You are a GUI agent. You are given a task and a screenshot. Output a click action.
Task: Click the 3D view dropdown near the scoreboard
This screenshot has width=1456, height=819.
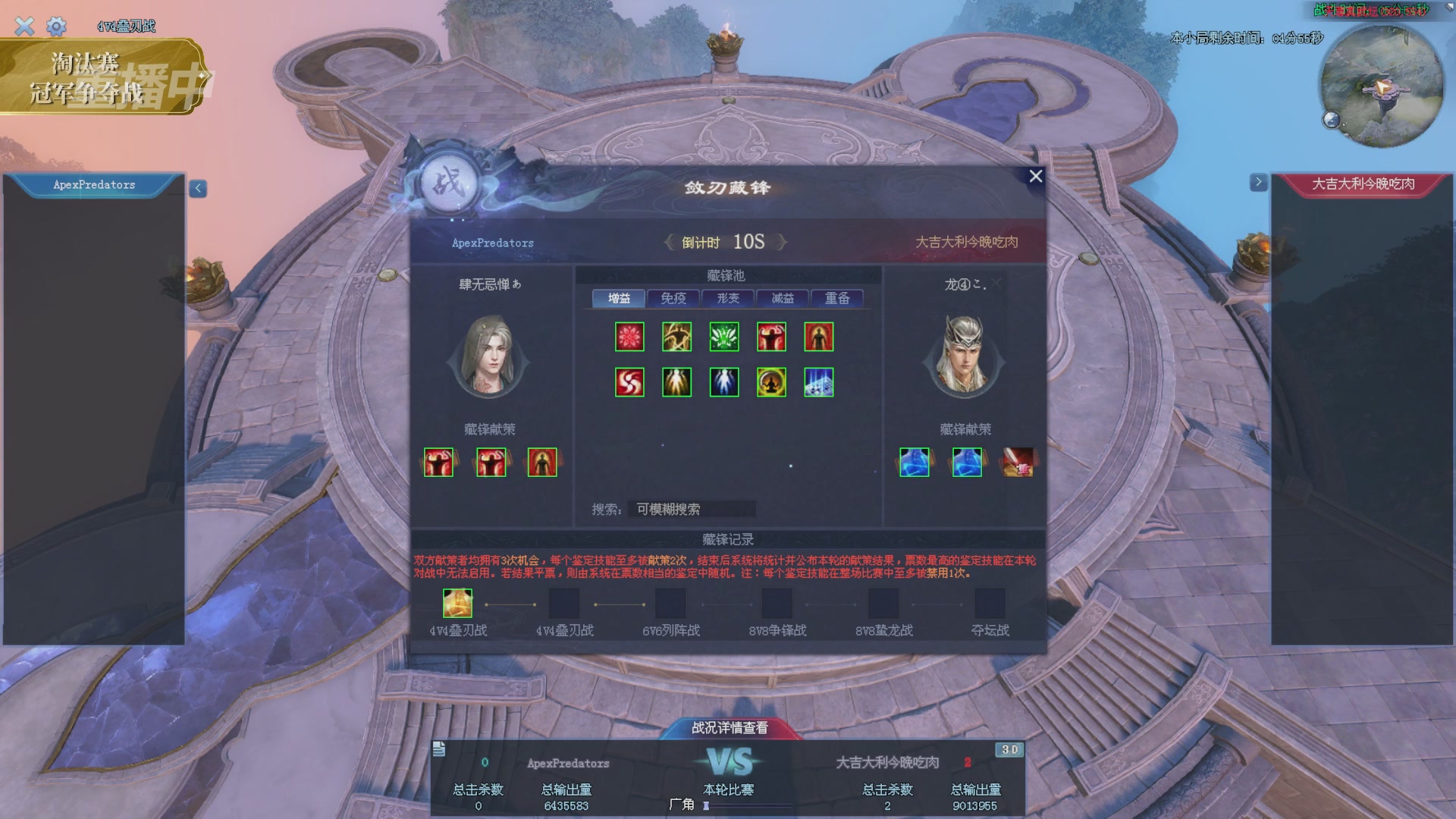[1009, 748]
